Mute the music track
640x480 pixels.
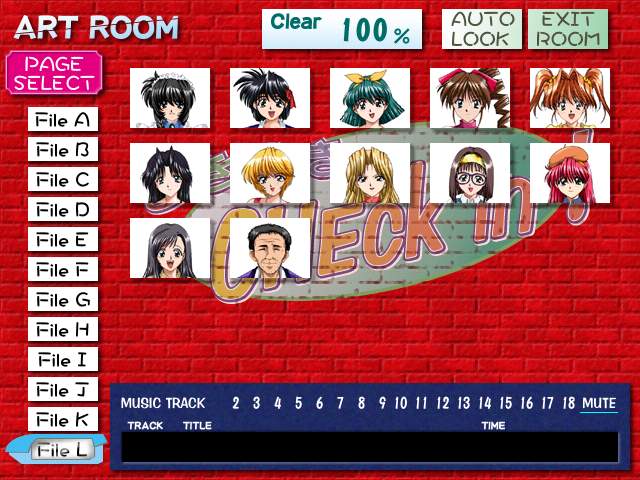599,403
